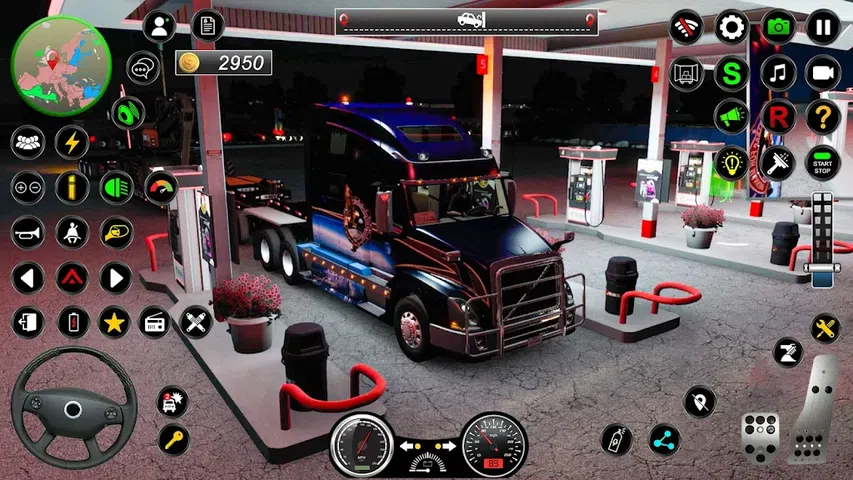The width and height of the screenshot is (853, 480).
Task: Pause the game
Action: tap(823, 26)
